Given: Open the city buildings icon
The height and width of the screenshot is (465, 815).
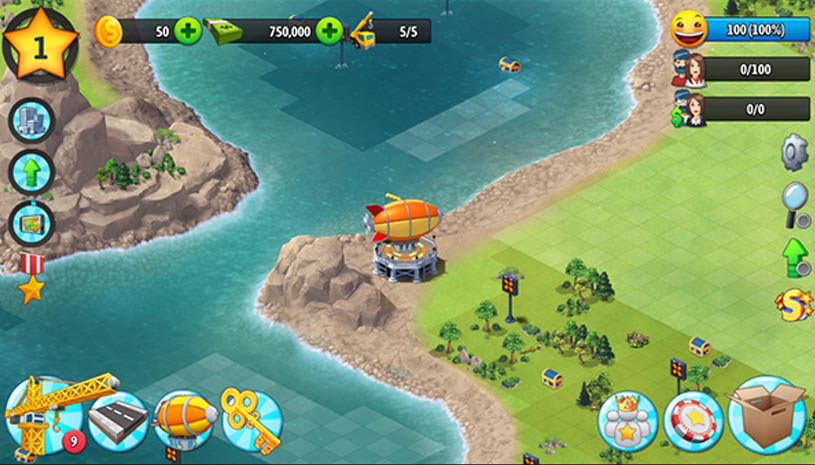Looking at the screenshot, I should [x=30, y=121].
